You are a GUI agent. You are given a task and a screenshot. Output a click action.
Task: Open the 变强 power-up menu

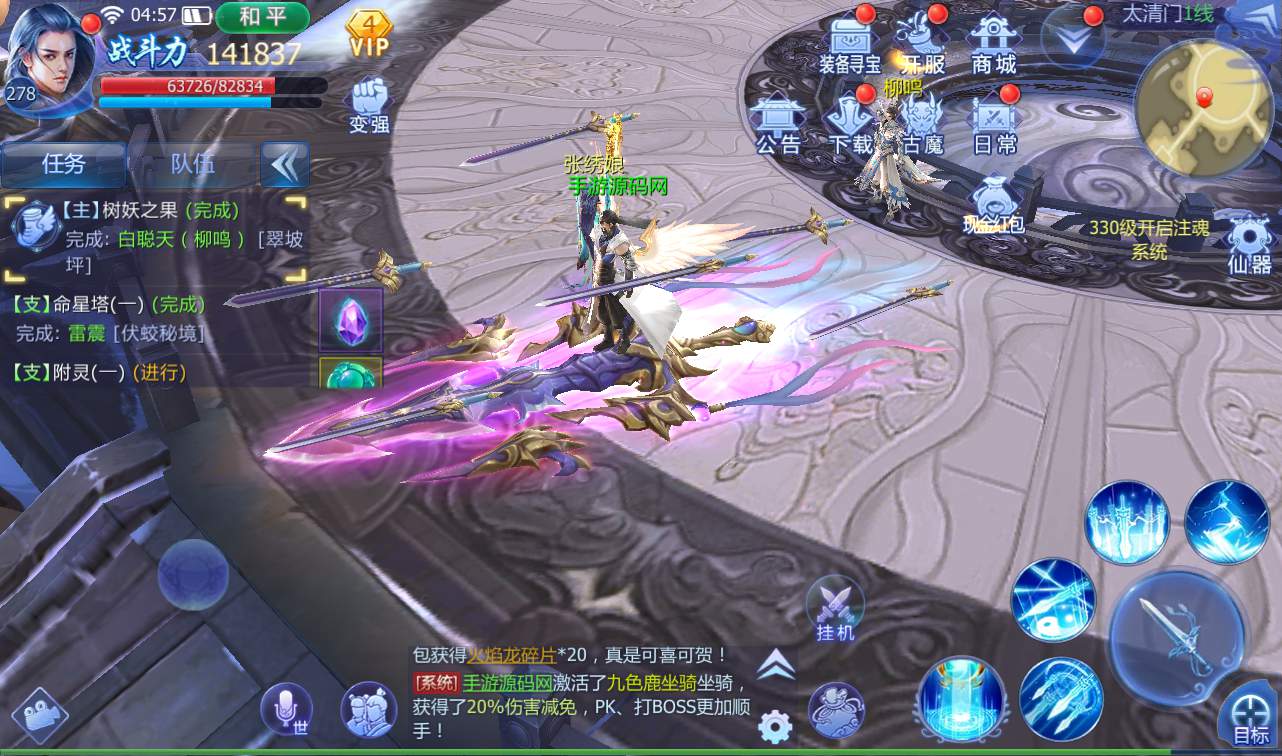point(369,105)
